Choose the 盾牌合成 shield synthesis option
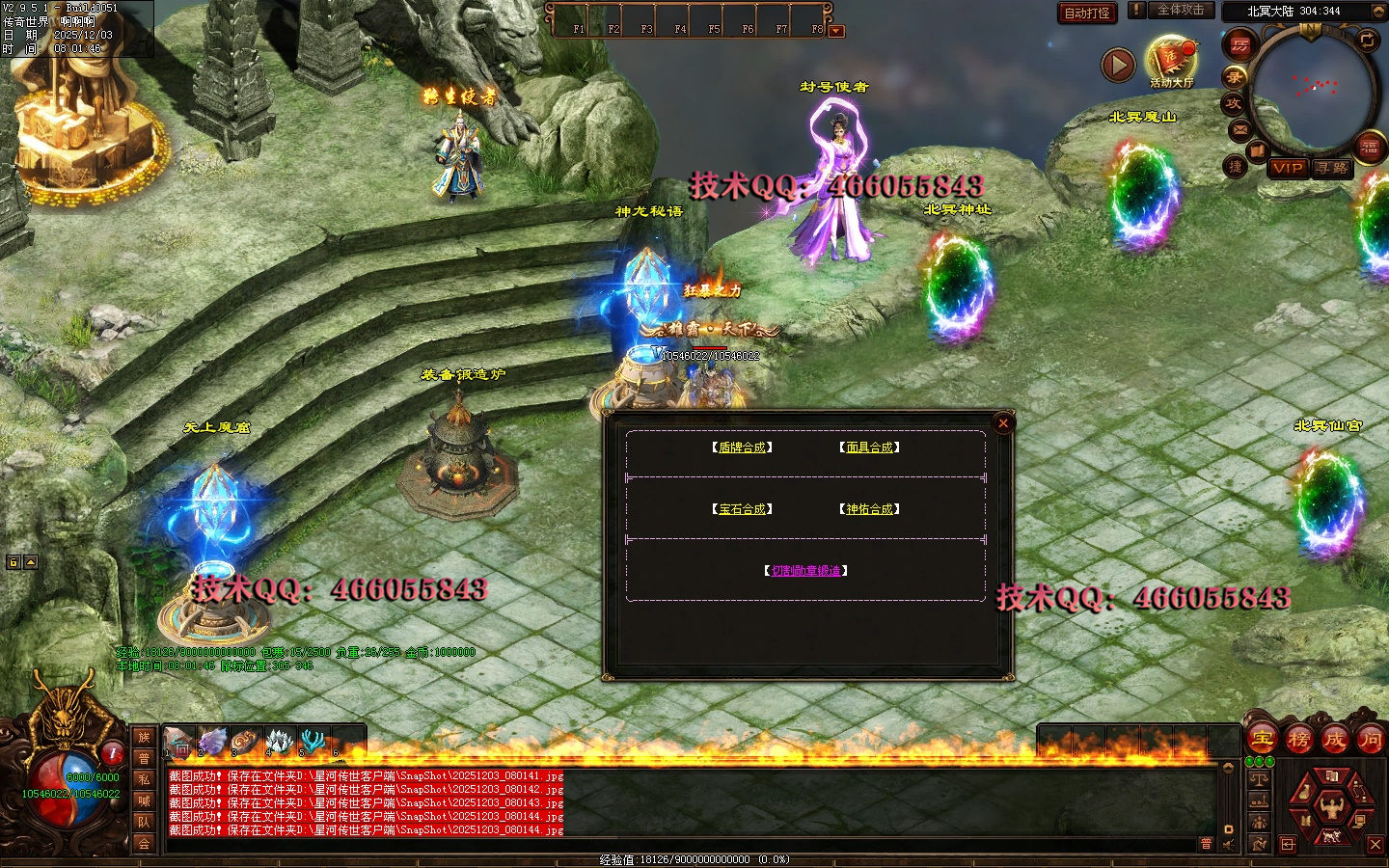 743,448
